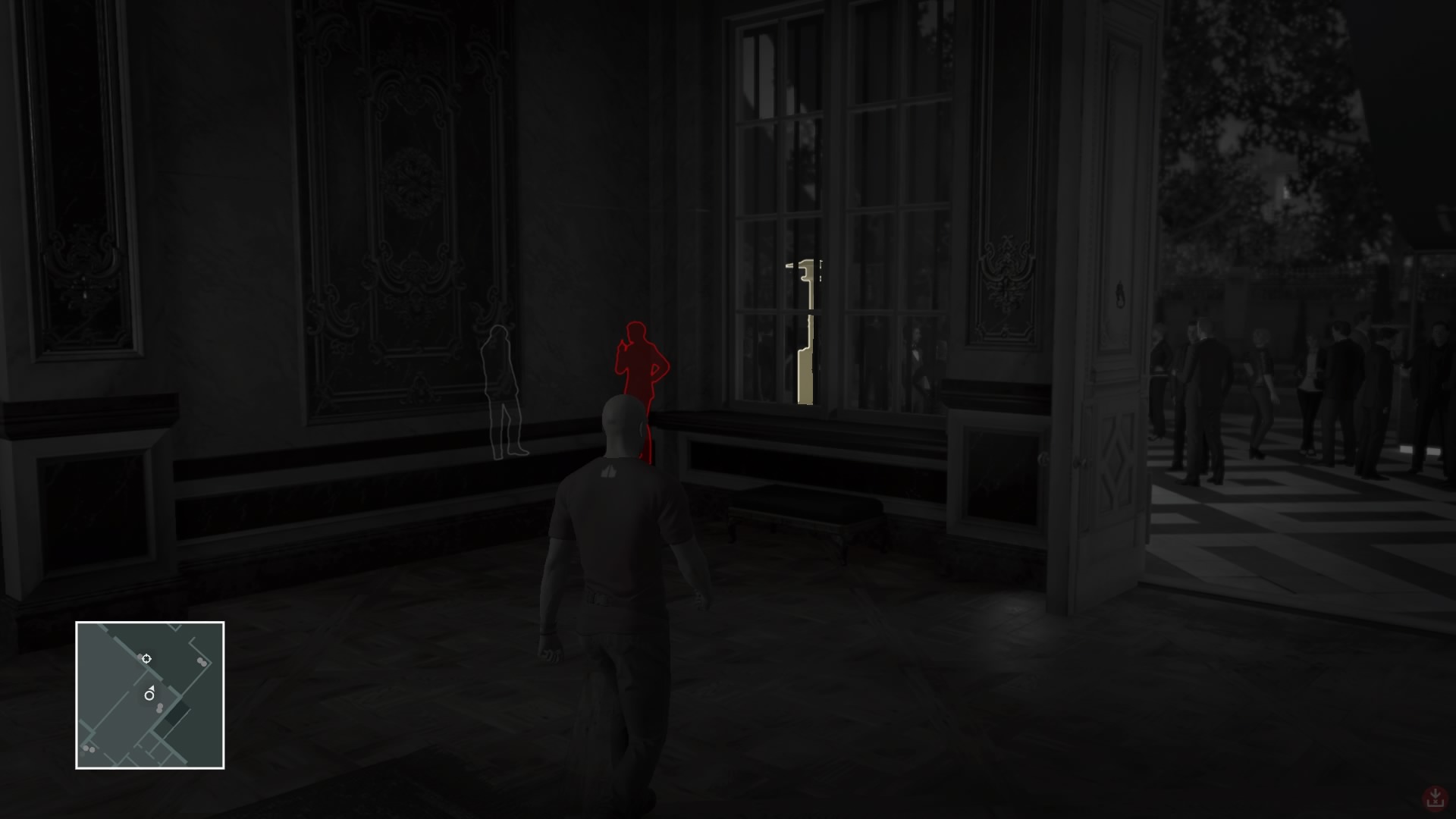Click the paired NPC dots at minimap bottom-left
Viewport: 1456px width, 819px height.
tap(89, 748)
